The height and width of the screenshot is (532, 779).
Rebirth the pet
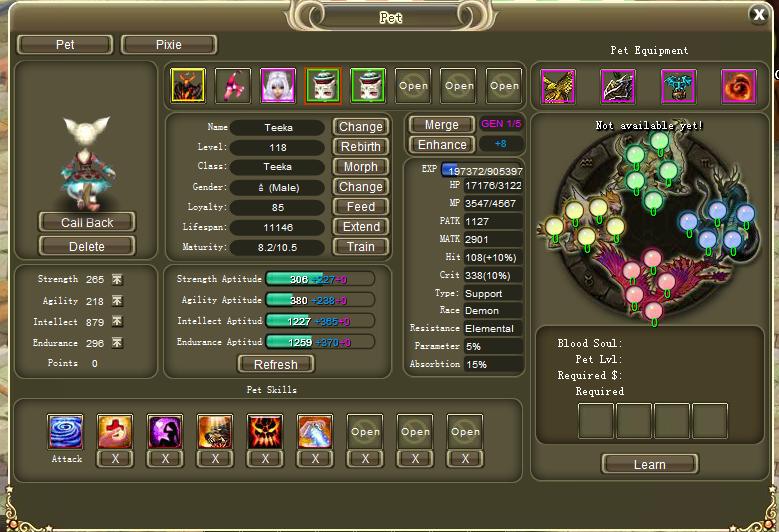click(360, 147)
